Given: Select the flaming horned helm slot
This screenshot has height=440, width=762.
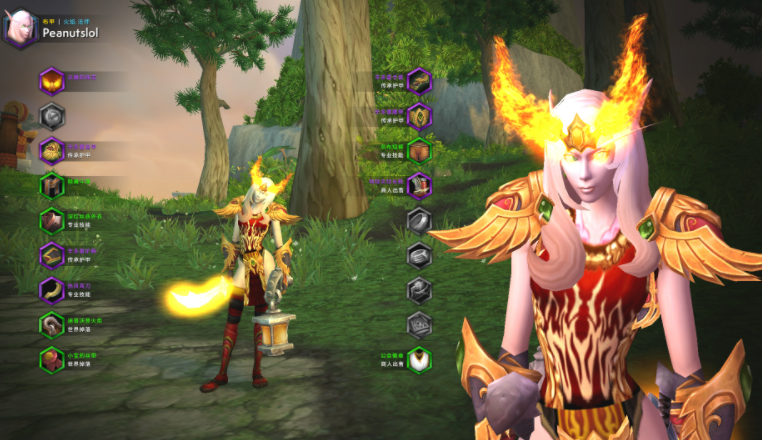Looking at the screenshot, I should [51, 80].
